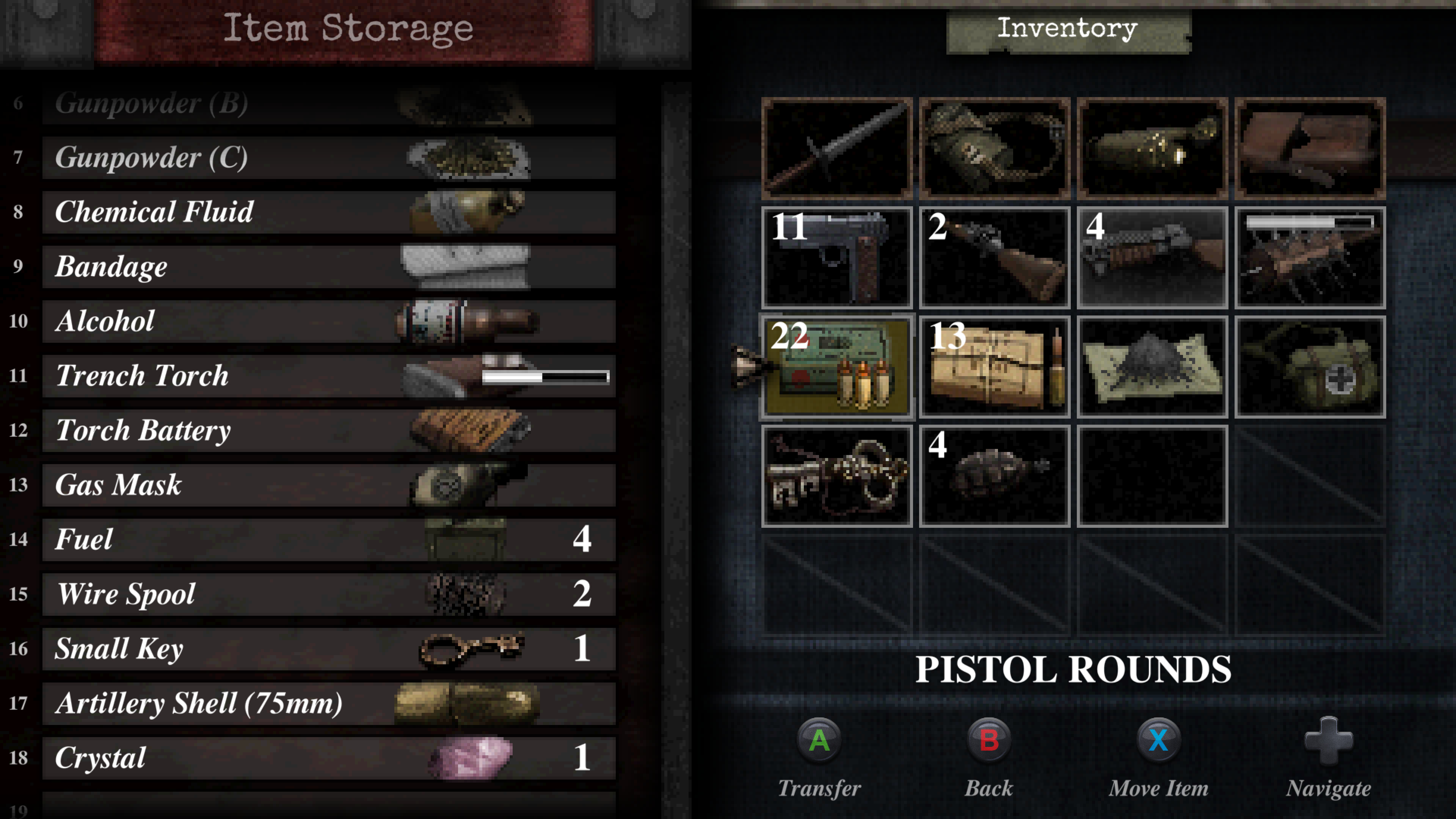Select the Small Key storage row

pos(328,649)
